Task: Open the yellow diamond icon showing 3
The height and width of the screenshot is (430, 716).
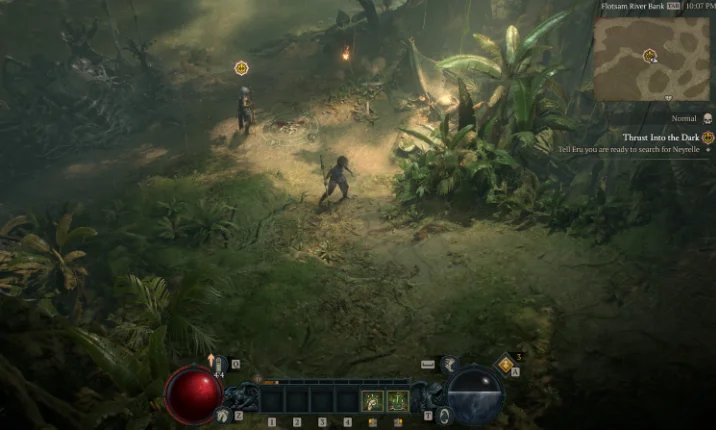Action: point(506,365)
